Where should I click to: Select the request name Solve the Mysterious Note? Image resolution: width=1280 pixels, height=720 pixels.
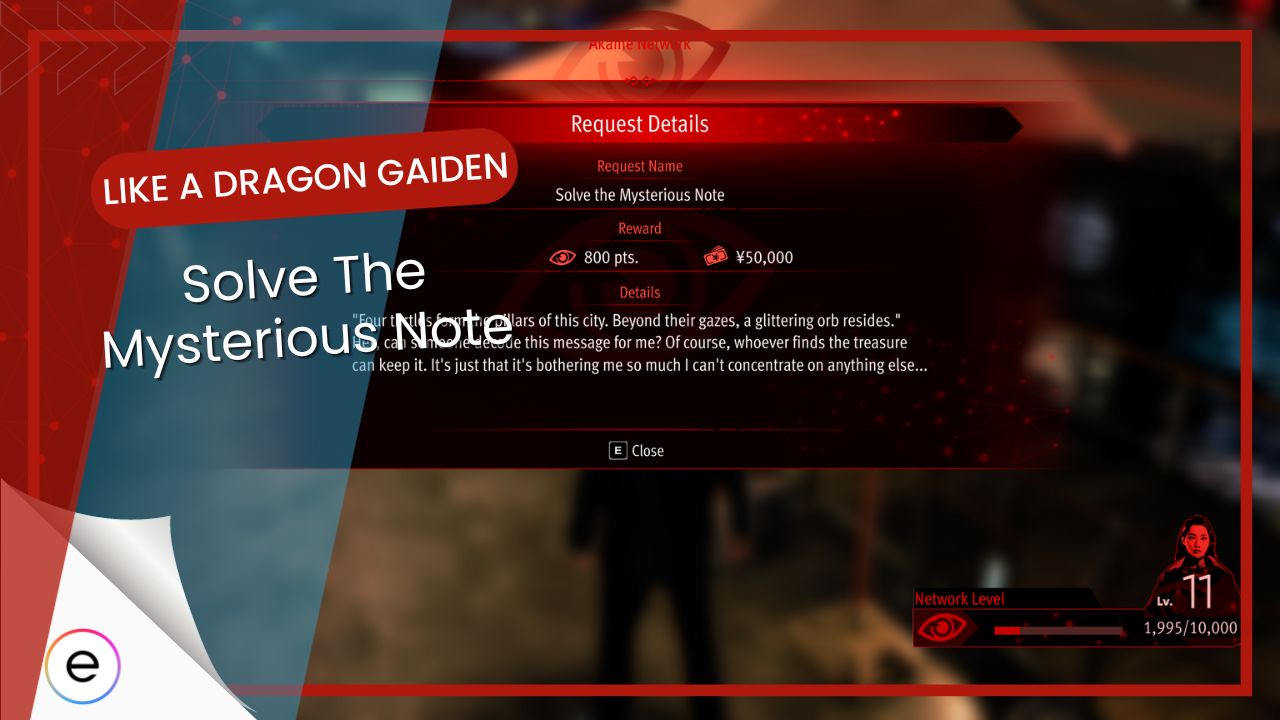[x=639, y=194]
